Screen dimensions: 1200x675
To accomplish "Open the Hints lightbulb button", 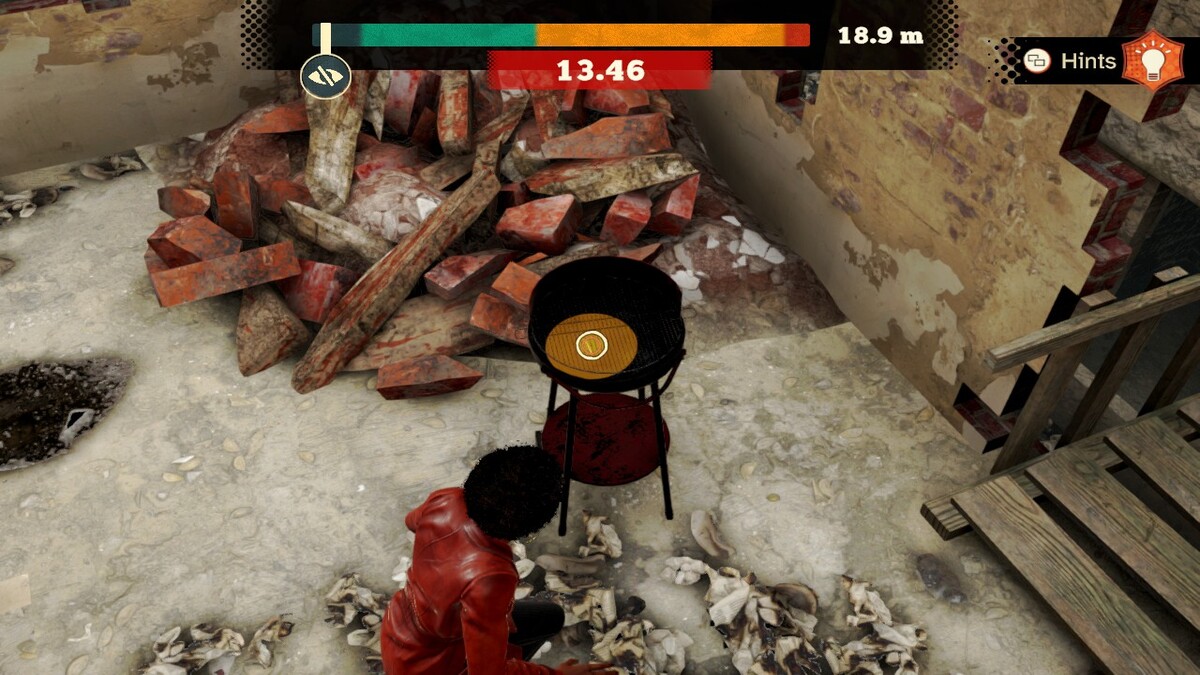I will pos(1151,60).
